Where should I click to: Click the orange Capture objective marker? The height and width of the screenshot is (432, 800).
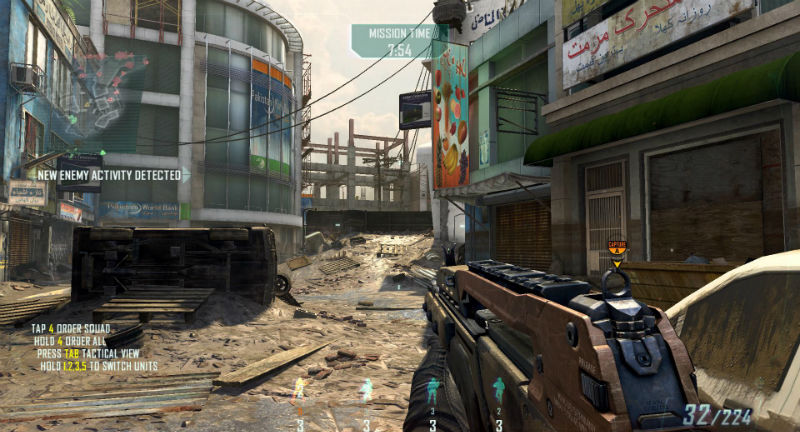[x=617, y=246]
